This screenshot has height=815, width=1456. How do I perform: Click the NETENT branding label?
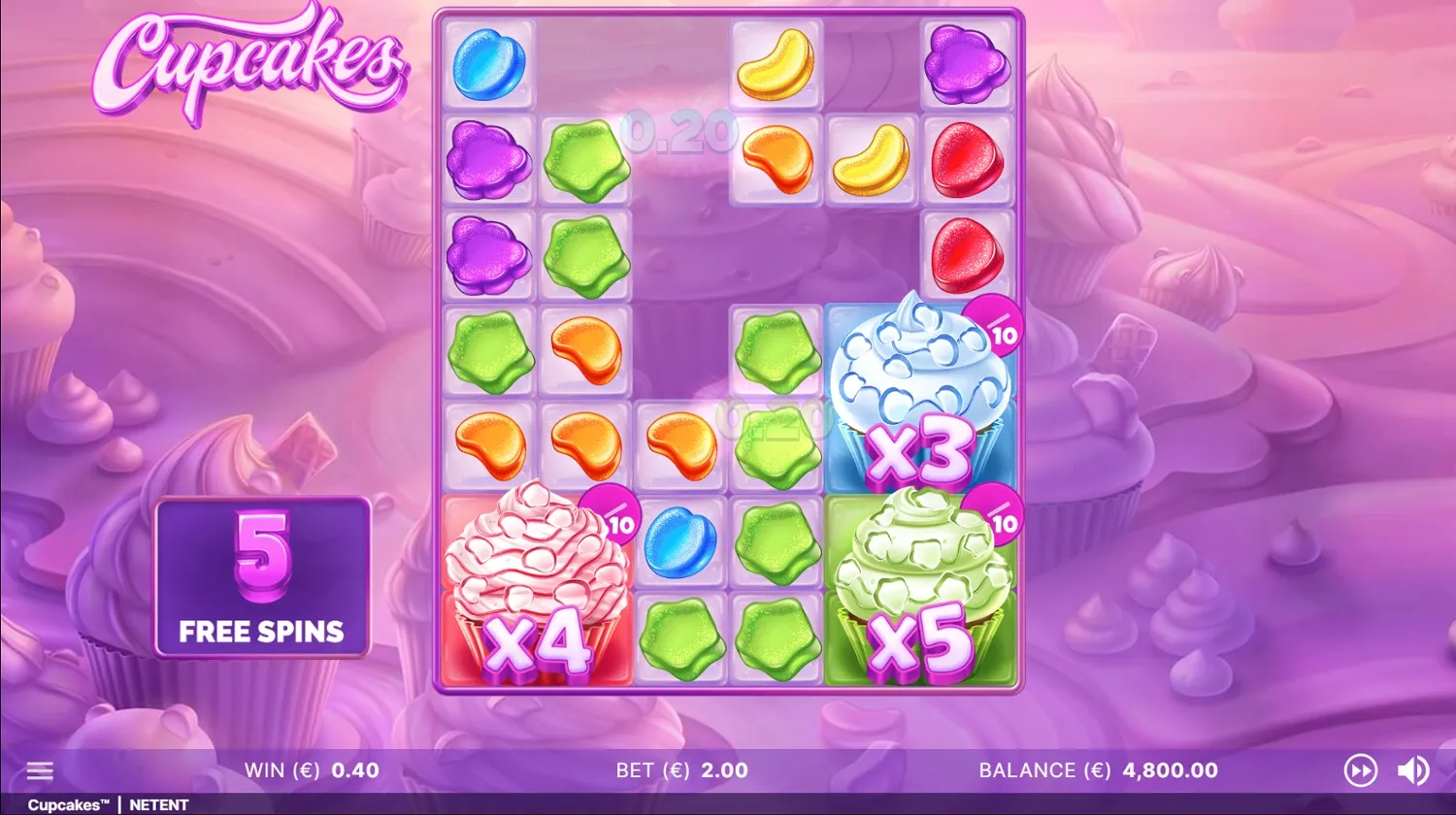click(x=158, y=804)
